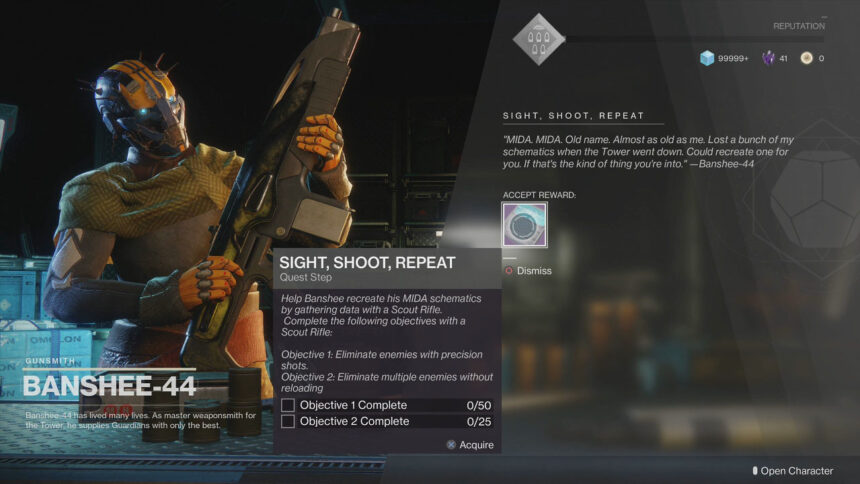Click the Gunsmith reputation emblem

pos(538,39)
